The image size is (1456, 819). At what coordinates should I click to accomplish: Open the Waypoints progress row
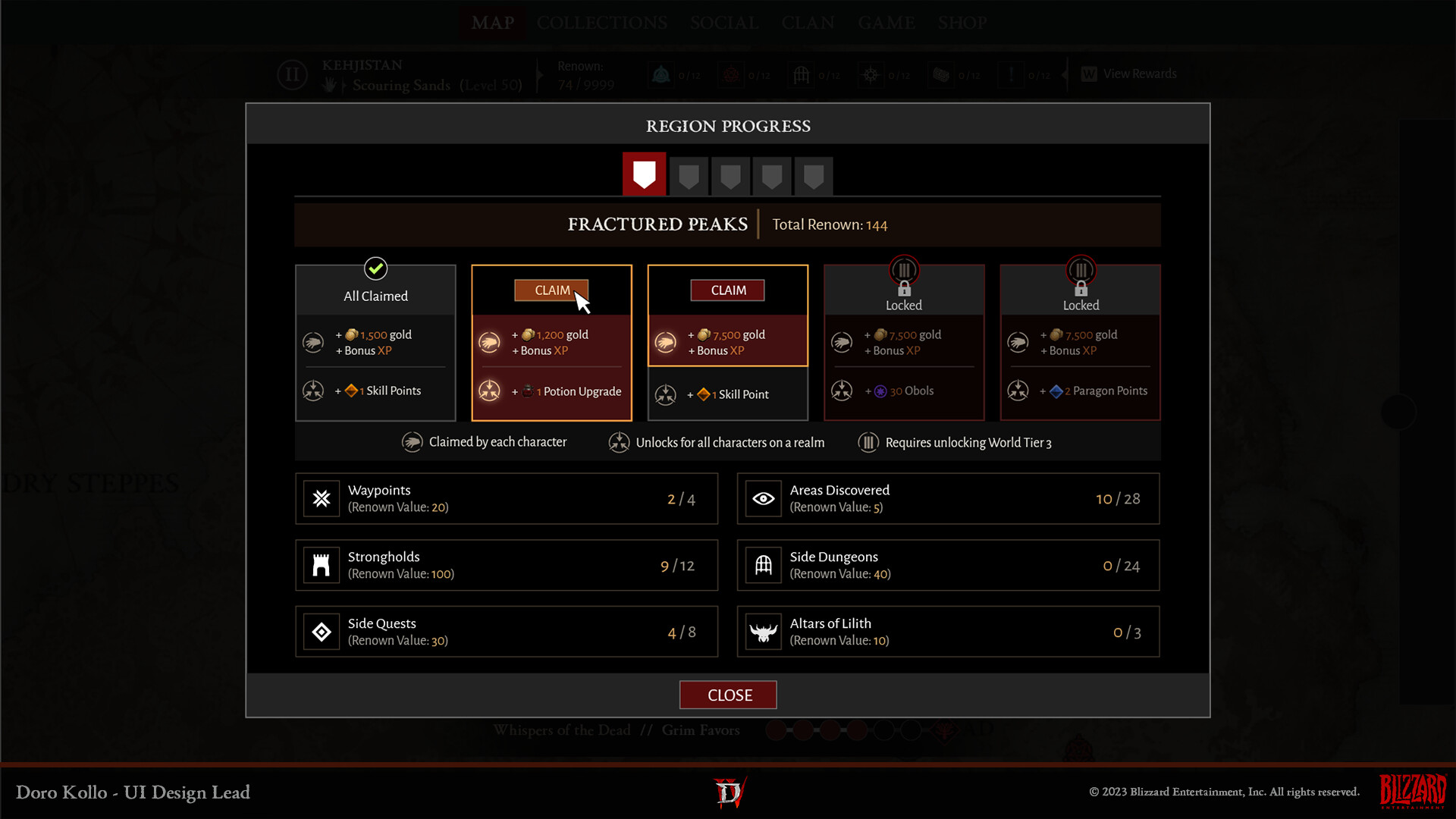pos(506,499)
